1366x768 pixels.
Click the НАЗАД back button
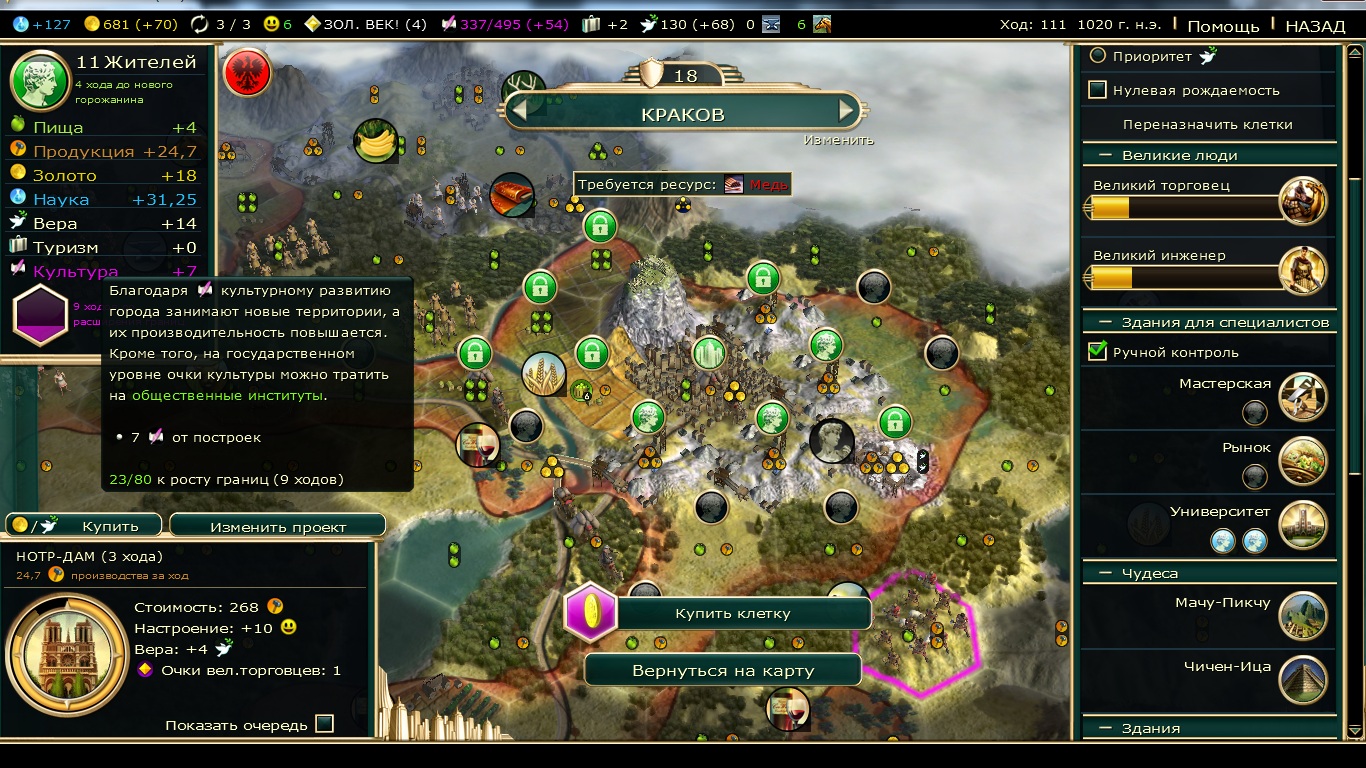[x=1315, y=27]
